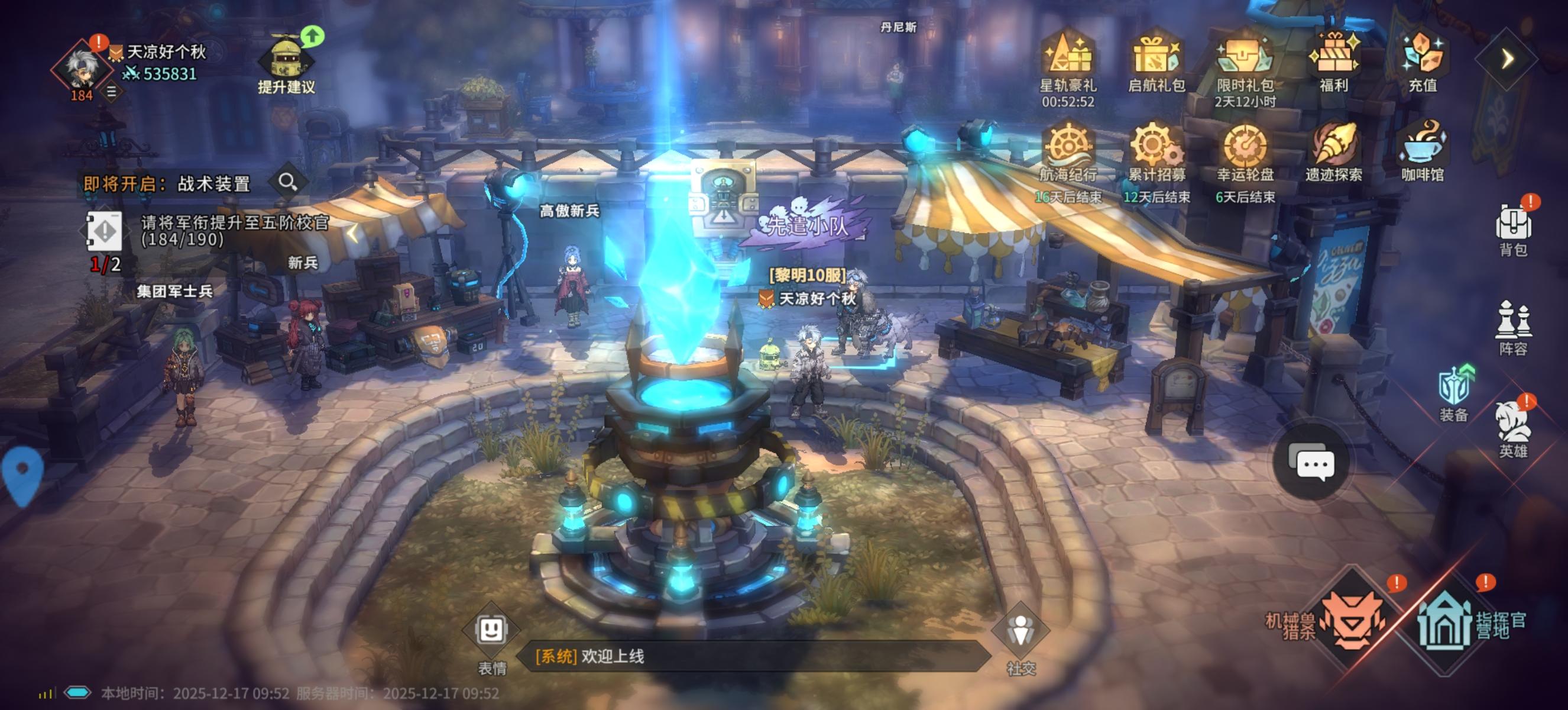Open the 阵容 lineup screen
Image resolution: width=1568 pixels, height=710 pixels.
(x=1513, y=327)
